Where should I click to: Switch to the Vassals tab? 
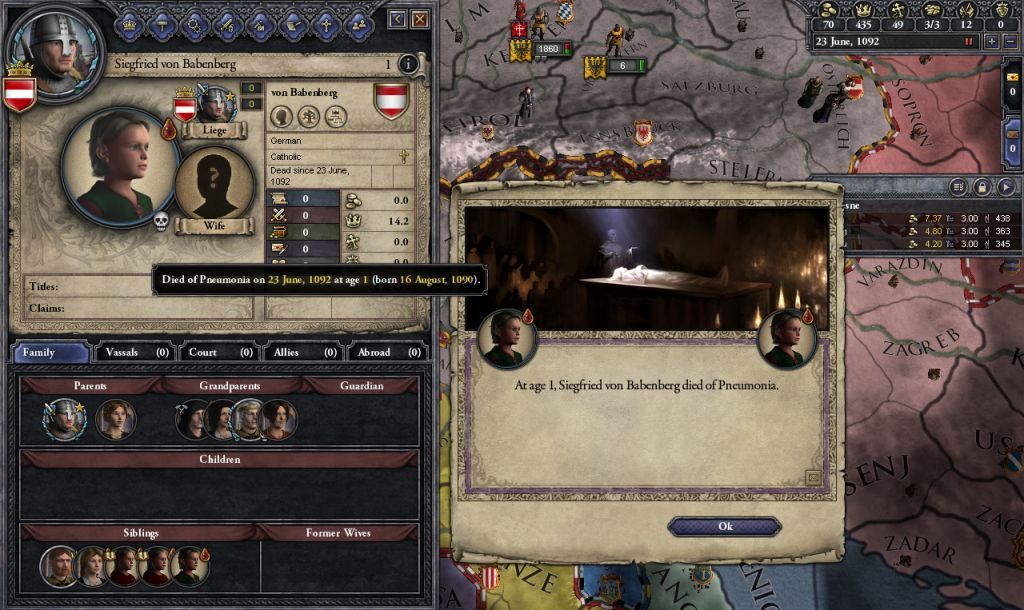tap(133, 352)
